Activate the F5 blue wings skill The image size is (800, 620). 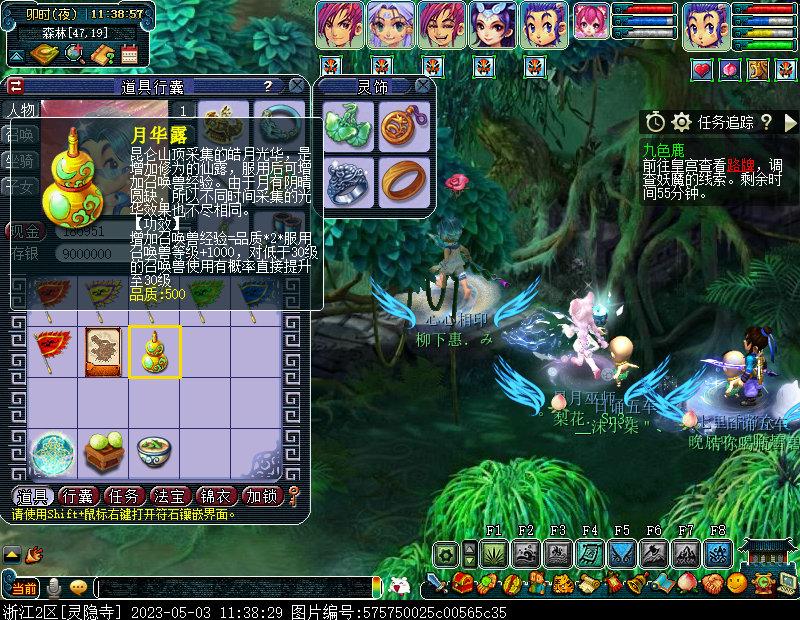(x=622, y=553)
